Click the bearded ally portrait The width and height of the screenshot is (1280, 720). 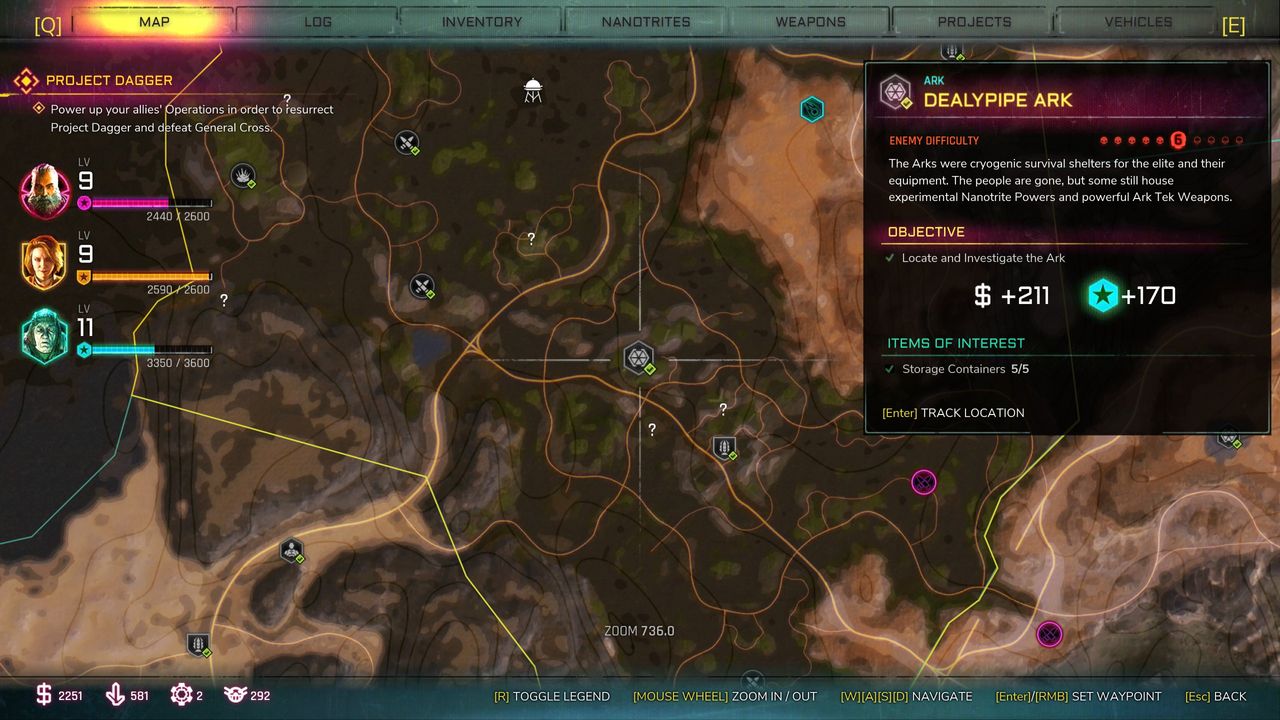click(x=45, y=190)
